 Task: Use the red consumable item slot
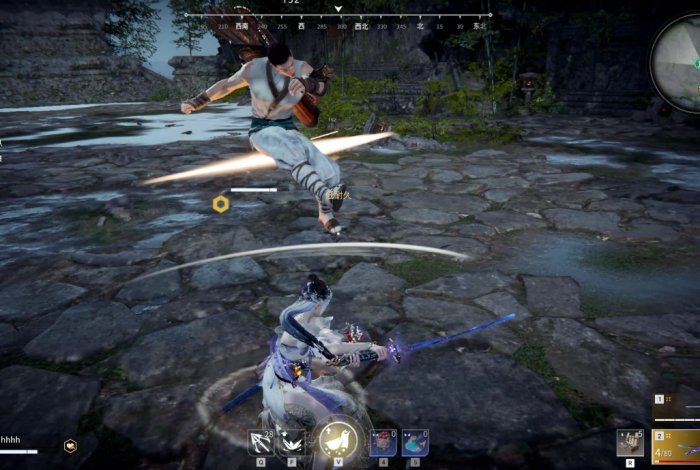381,442
